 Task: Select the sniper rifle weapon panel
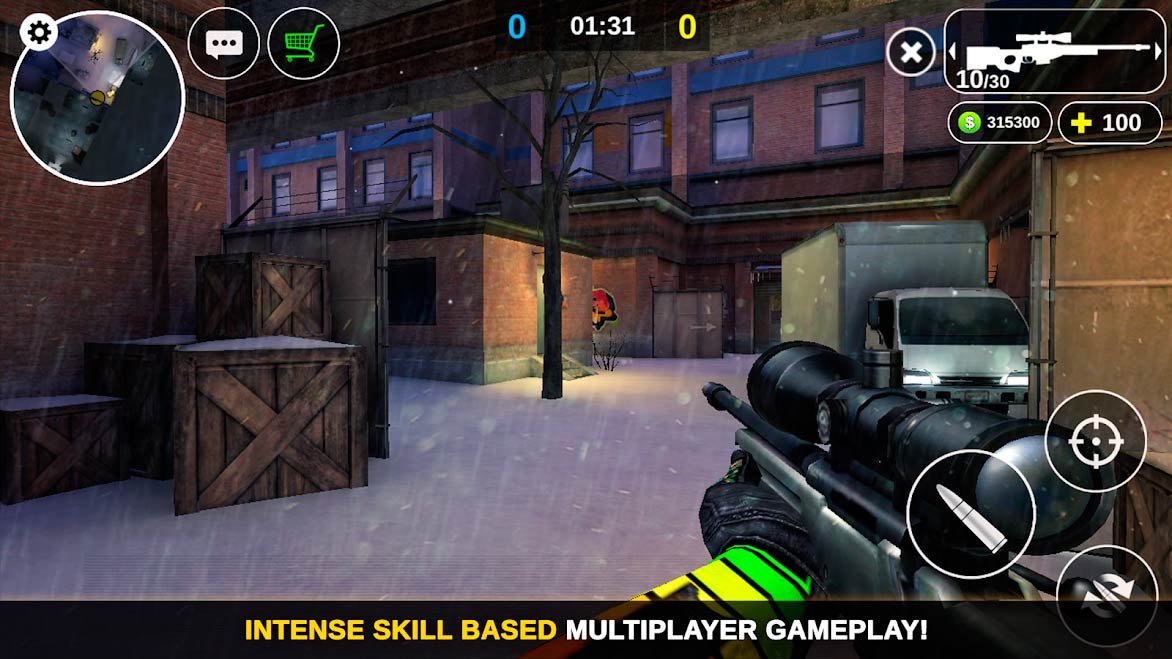pos(1055,52)
